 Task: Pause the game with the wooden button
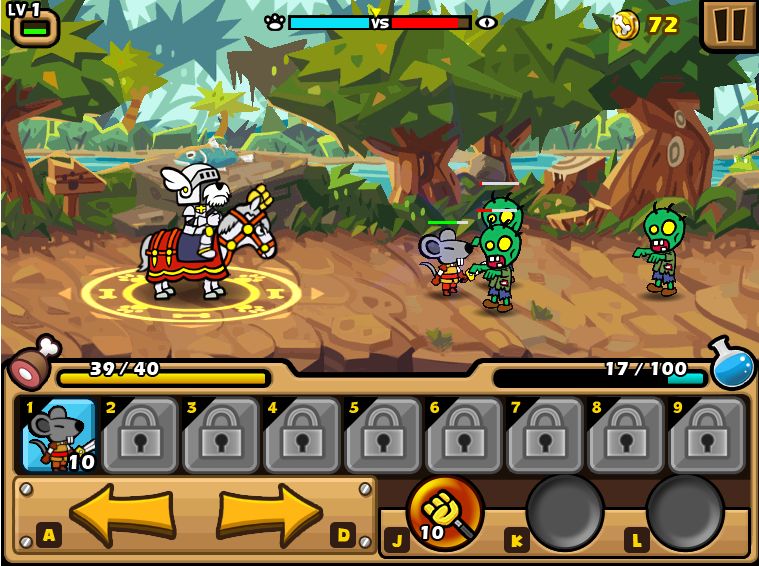coord(729,24)
